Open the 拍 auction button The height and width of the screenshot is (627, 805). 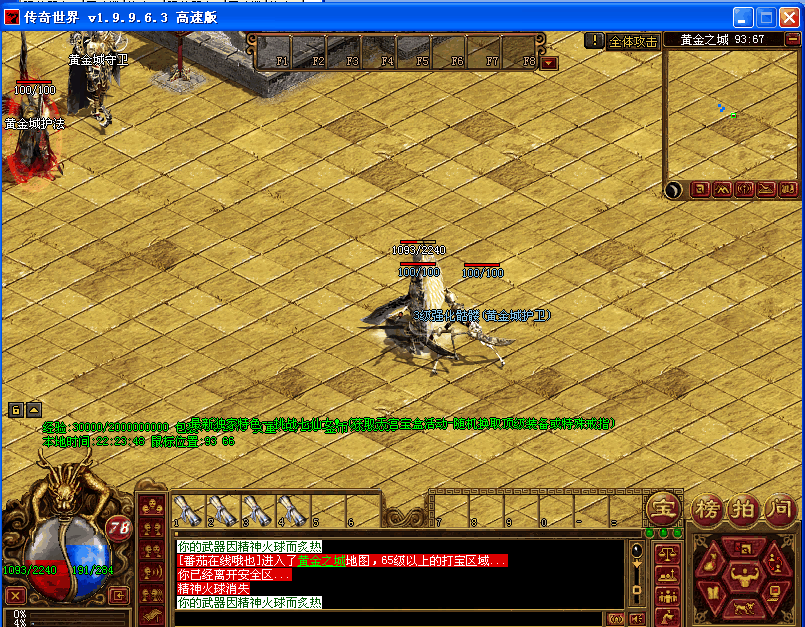[744, 507]
